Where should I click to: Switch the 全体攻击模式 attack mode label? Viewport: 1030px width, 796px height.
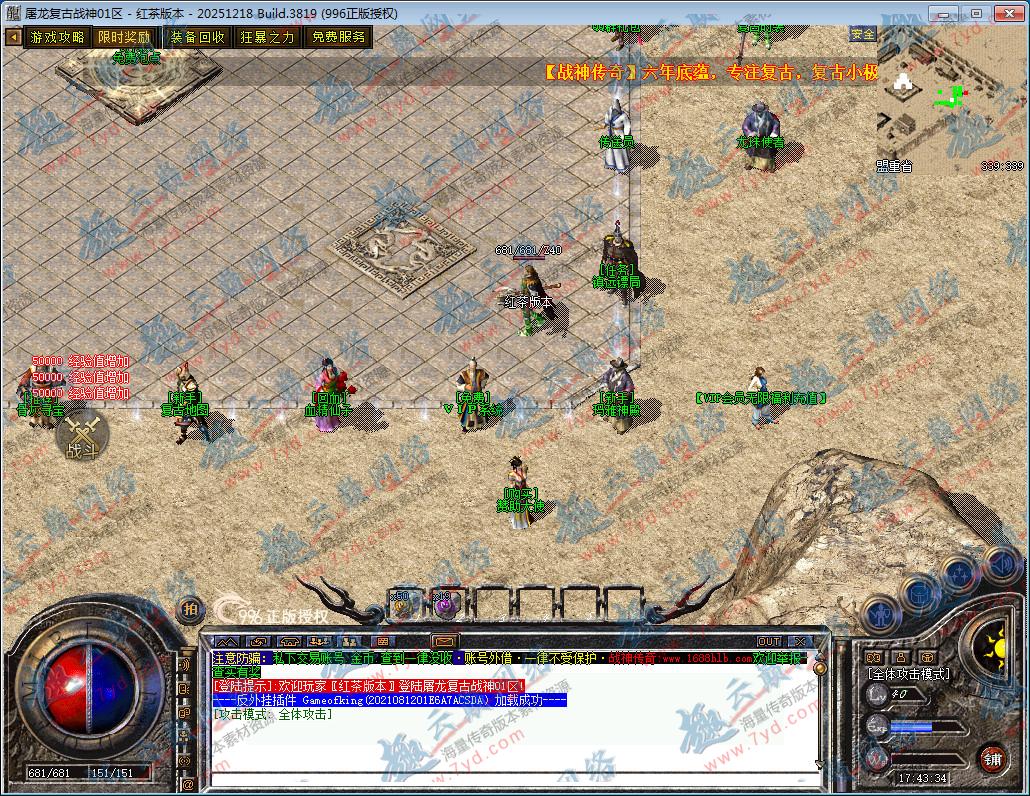pos(909,673)
